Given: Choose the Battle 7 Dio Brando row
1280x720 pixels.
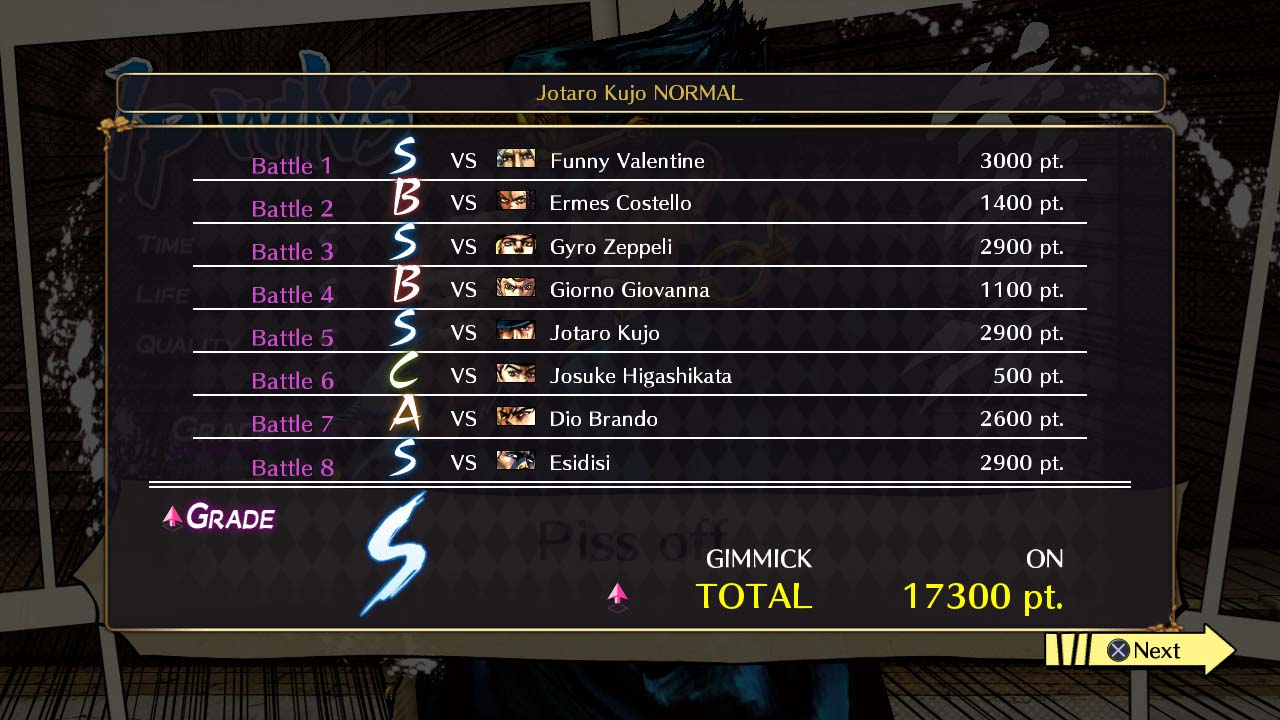Looking at the screenshot, I should 640,419.
